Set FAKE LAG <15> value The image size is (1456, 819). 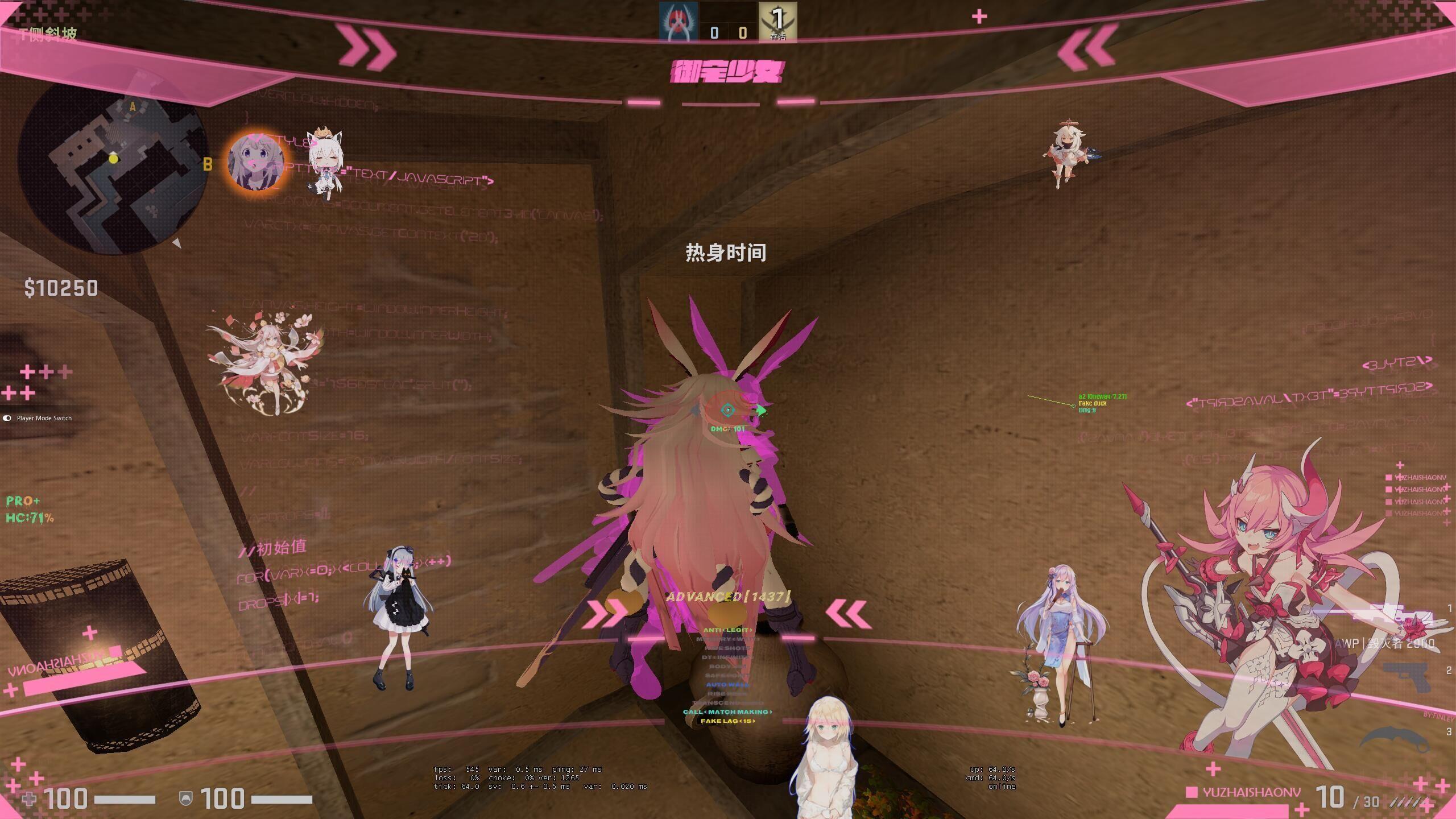click(728, 722)
